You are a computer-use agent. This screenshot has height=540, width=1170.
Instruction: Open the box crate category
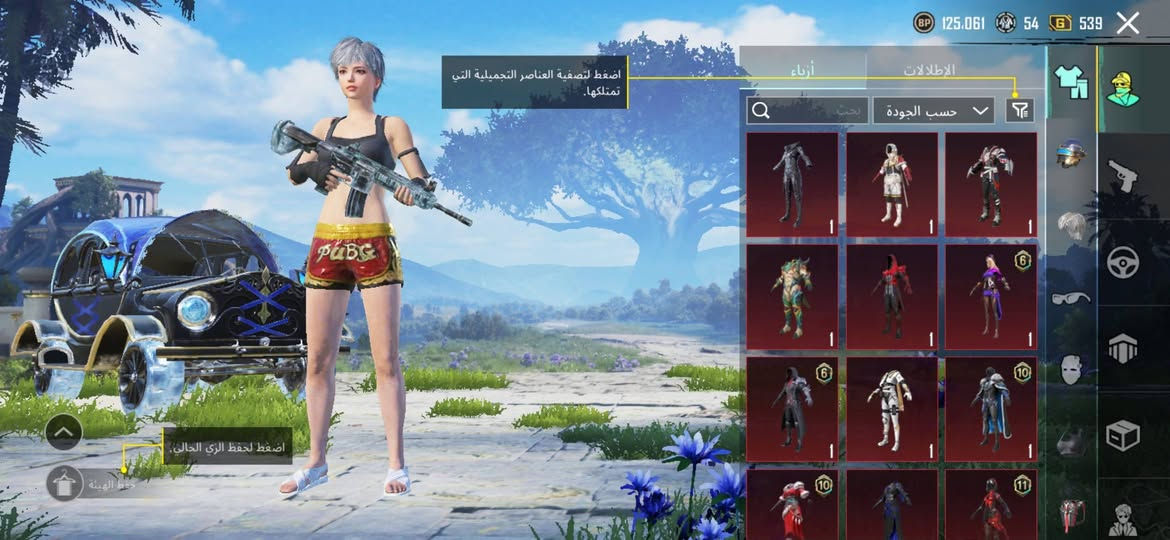[x=1123, y=436]
